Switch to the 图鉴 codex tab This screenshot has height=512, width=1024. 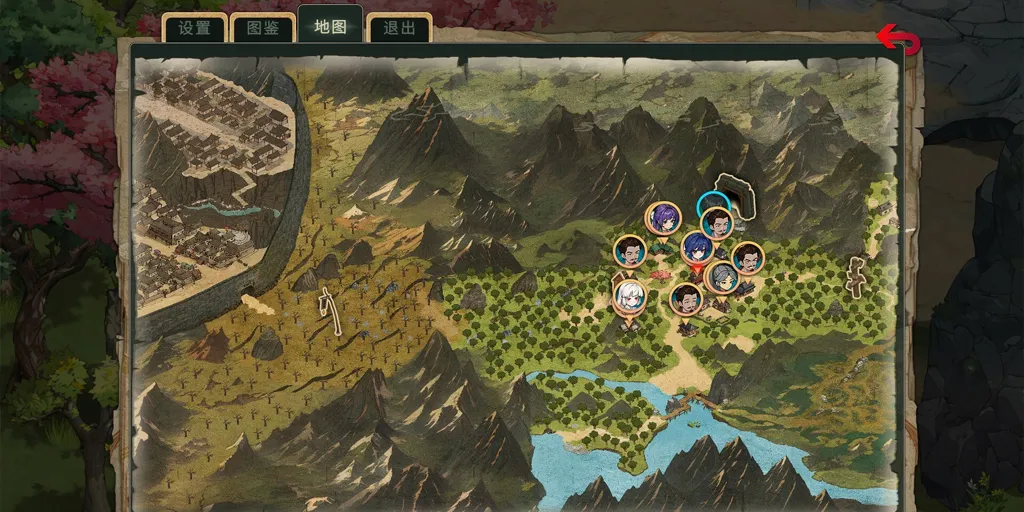[263, 28]
